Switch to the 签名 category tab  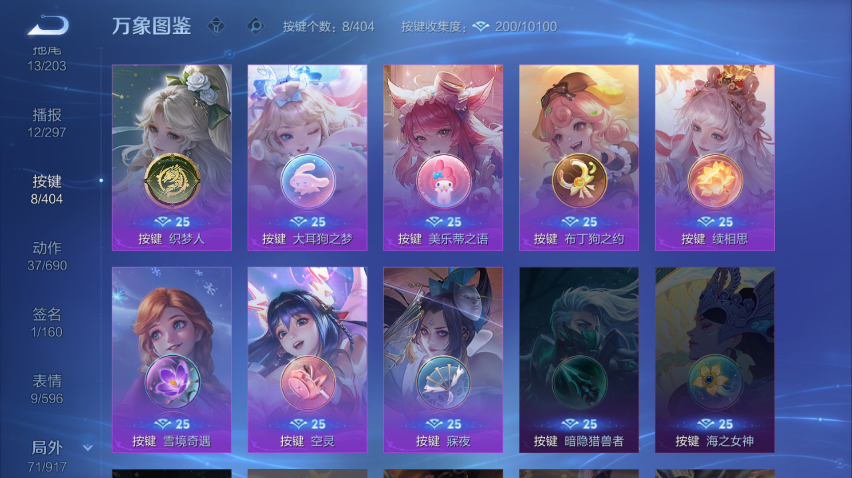[x=47, y=322]
